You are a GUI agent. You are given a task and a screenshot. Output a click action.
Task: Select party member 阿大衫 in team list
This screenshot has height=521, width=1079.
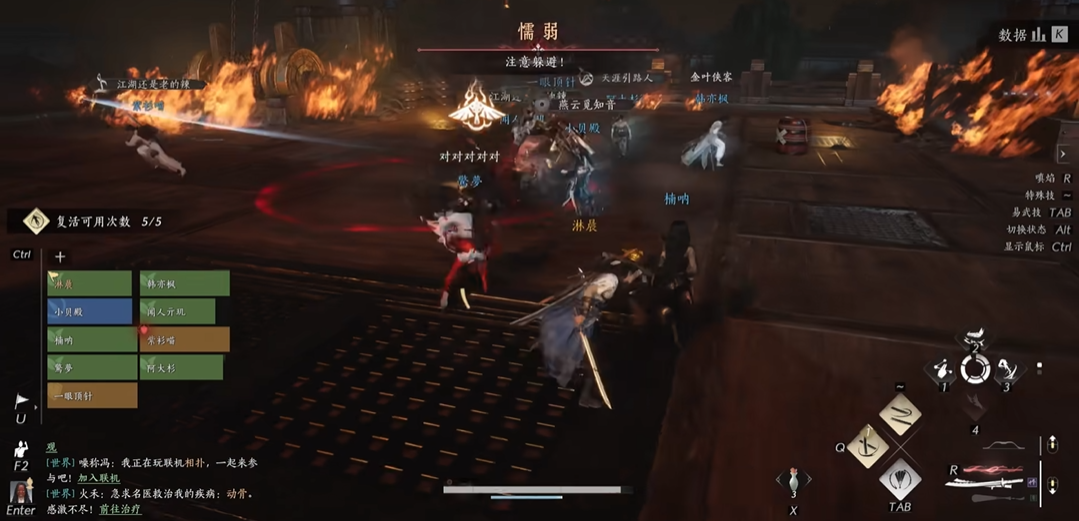coord(182,368)
